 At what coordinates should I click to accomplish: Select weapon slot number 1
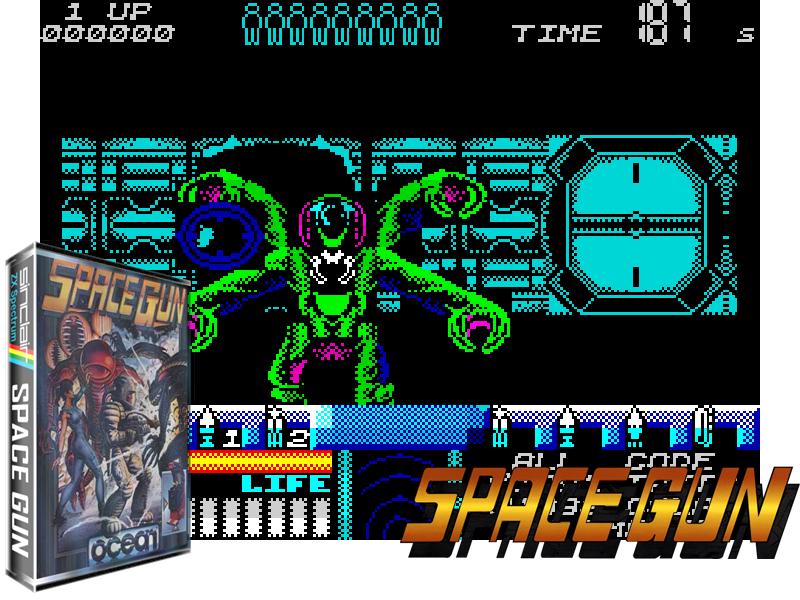point(230,436)
